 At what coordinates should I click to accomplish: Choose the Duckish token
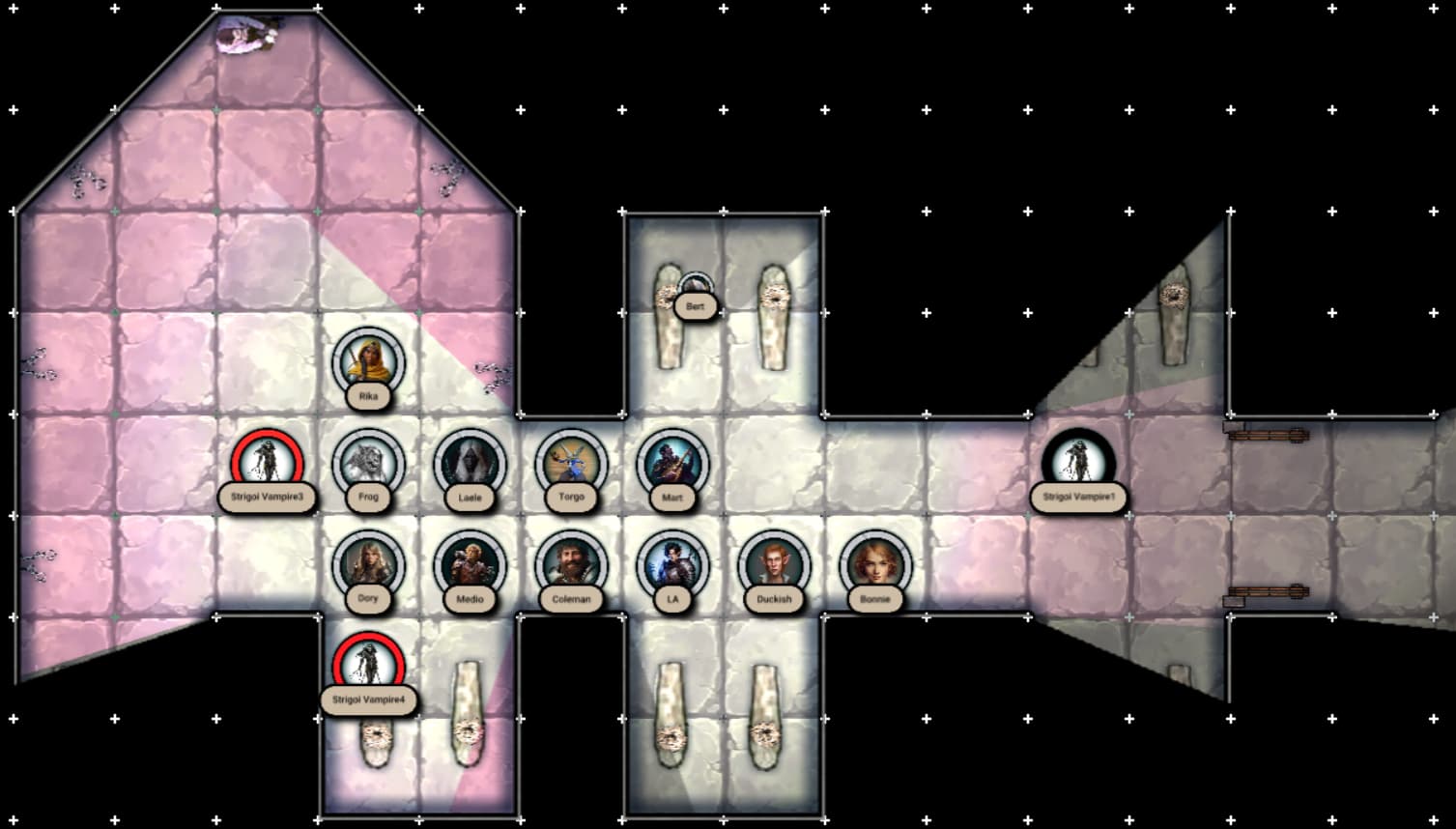pos(774,565)
